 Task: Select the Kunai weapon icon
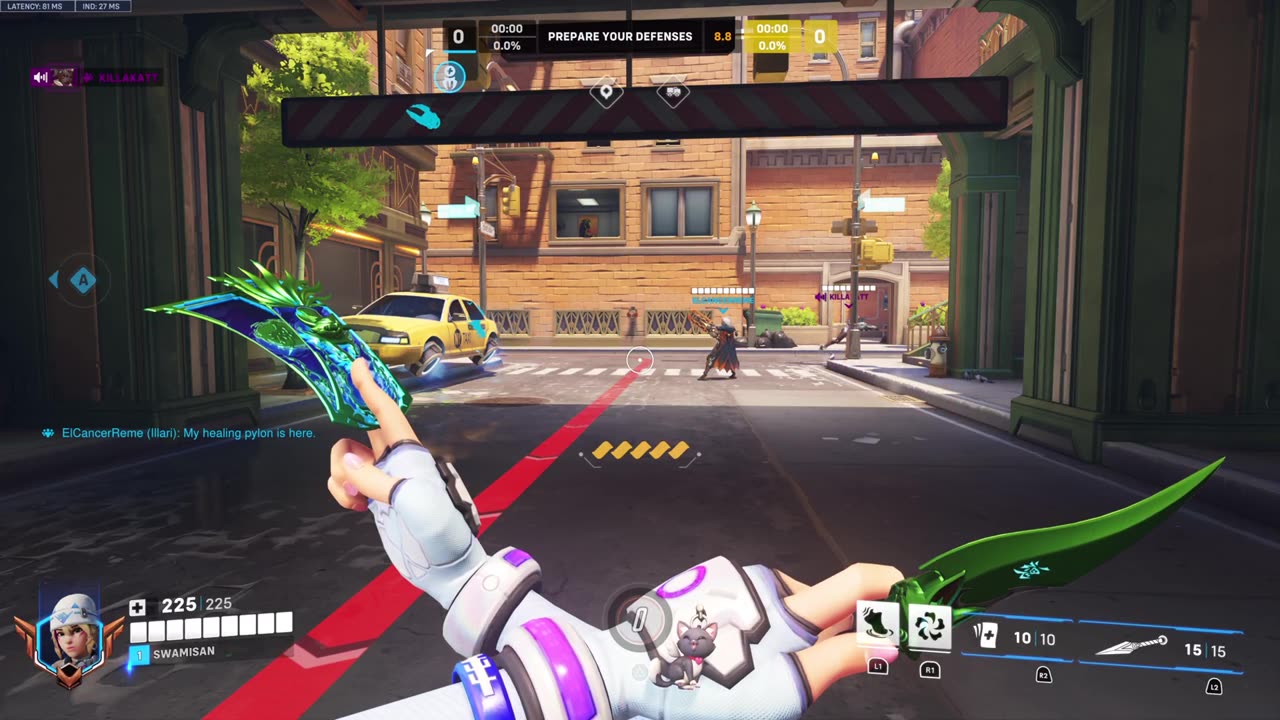coord(1132,647)
